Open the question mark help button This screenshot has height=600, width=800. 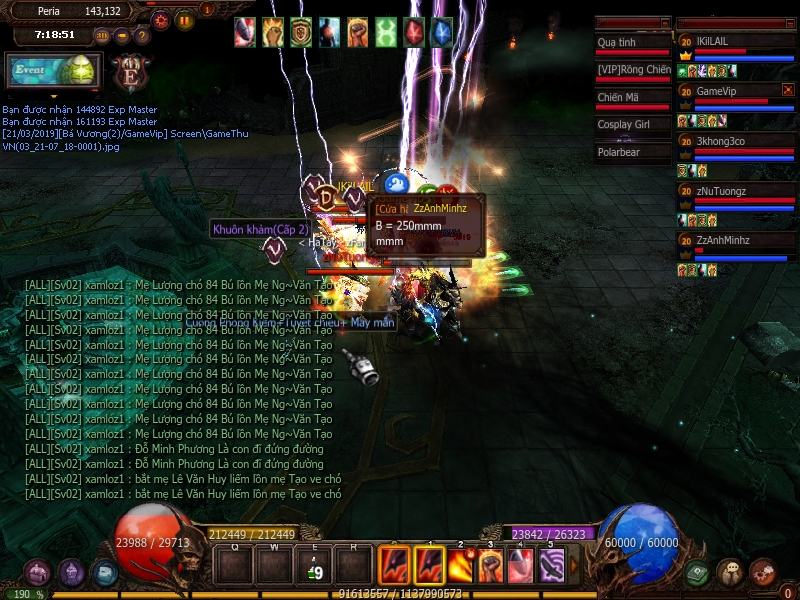click(x=142, y=36)
